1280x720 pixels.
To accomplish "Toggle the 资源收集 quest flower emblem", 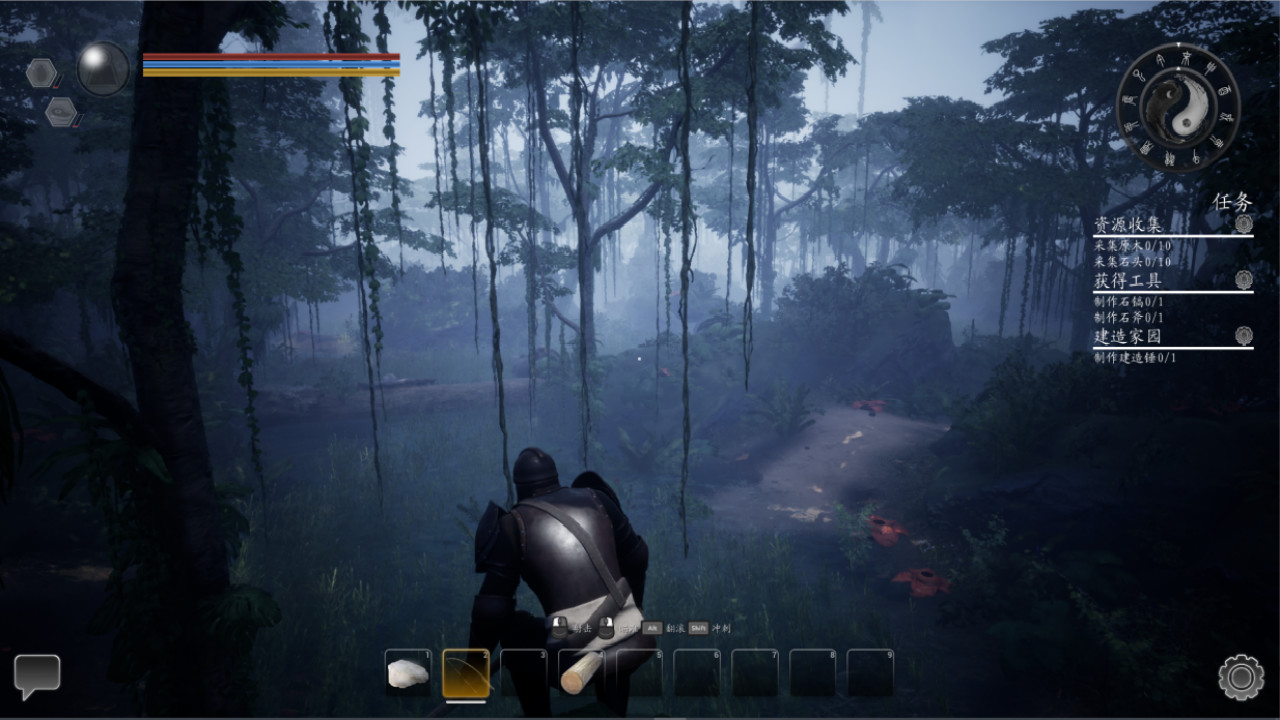I will pos(1243,224).
